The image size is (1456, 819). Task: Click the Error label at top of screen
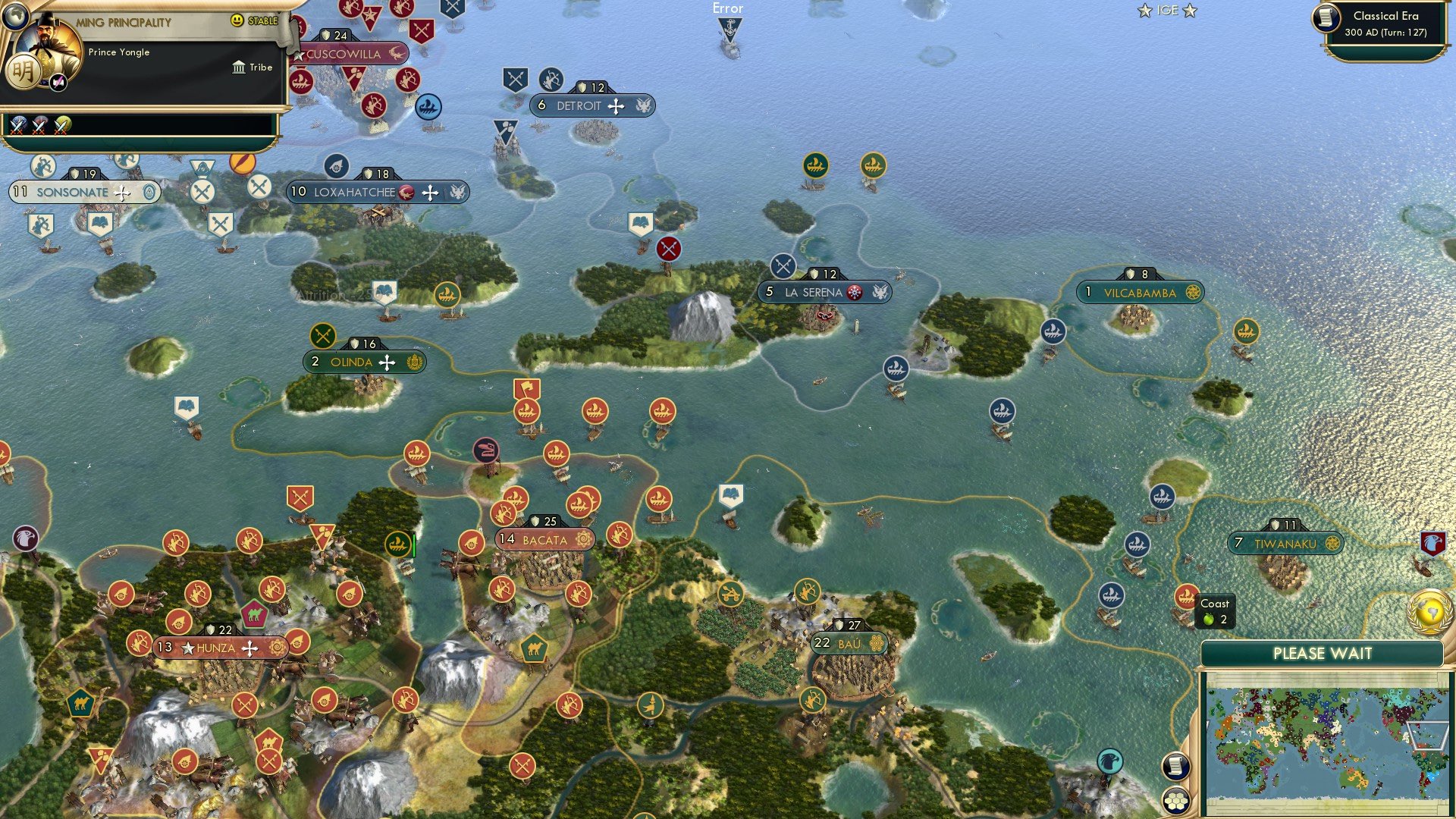[727, 8]
